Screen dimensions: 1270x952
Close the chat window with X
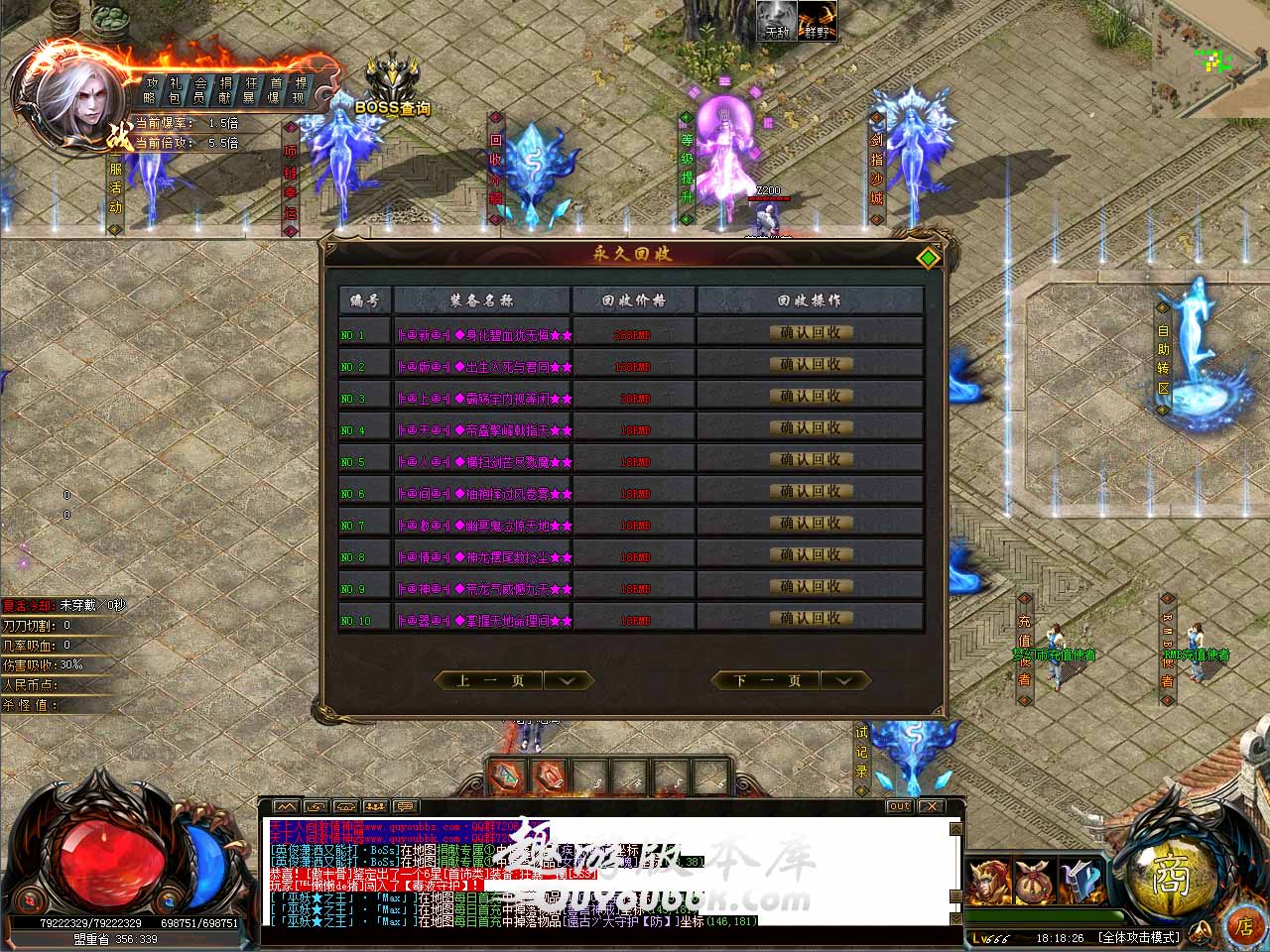tap(933, 806)
